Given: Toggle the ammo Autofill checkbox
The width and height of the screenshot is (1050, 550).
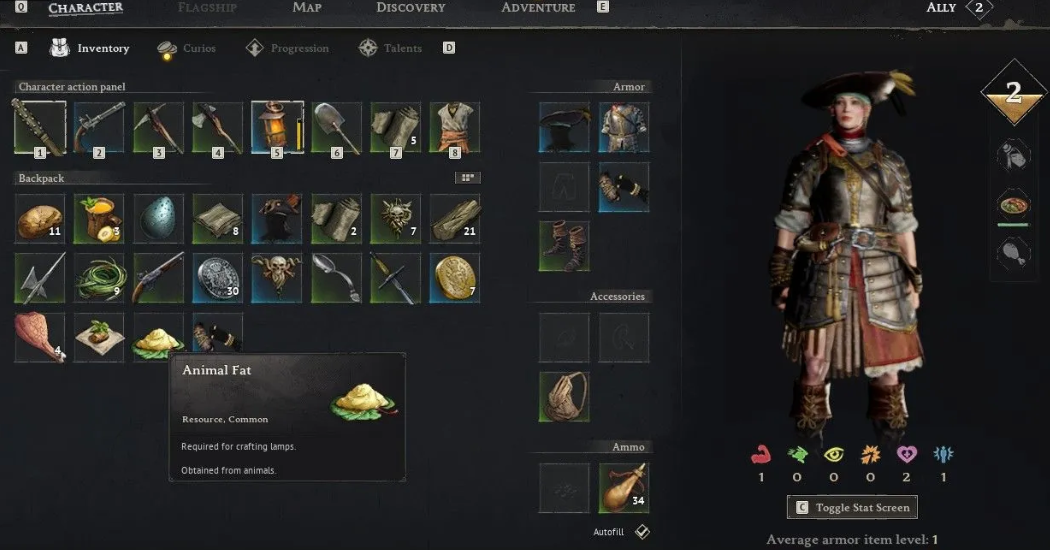Looking at the screenshot, I should pos(643,531).
